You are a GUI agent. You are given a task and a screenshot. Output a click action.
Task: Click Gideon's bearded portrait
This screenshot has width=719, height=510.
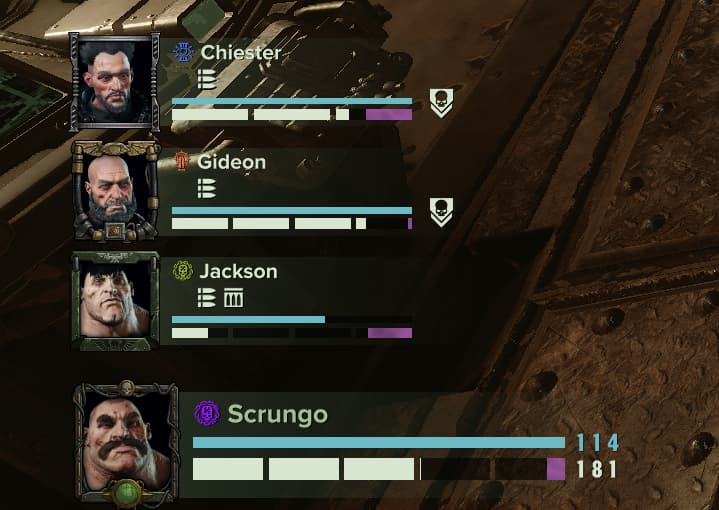[x=116, y=190]
